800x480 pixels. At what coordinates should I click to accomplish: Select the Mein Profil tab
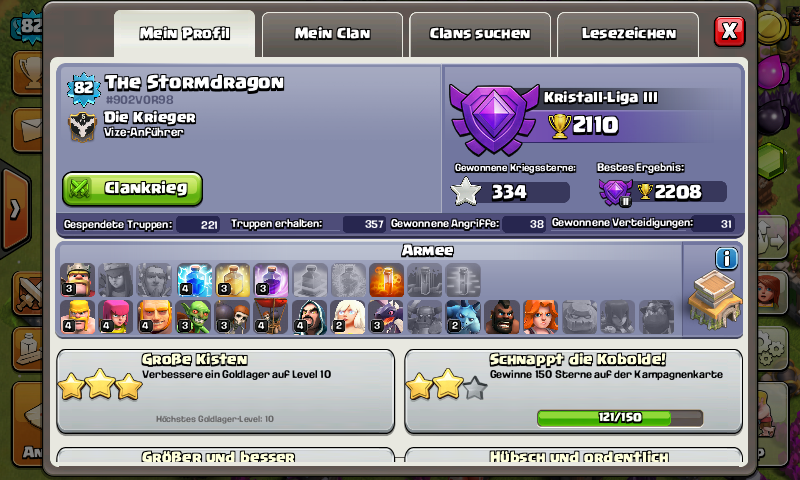click(x=185, y=34)
